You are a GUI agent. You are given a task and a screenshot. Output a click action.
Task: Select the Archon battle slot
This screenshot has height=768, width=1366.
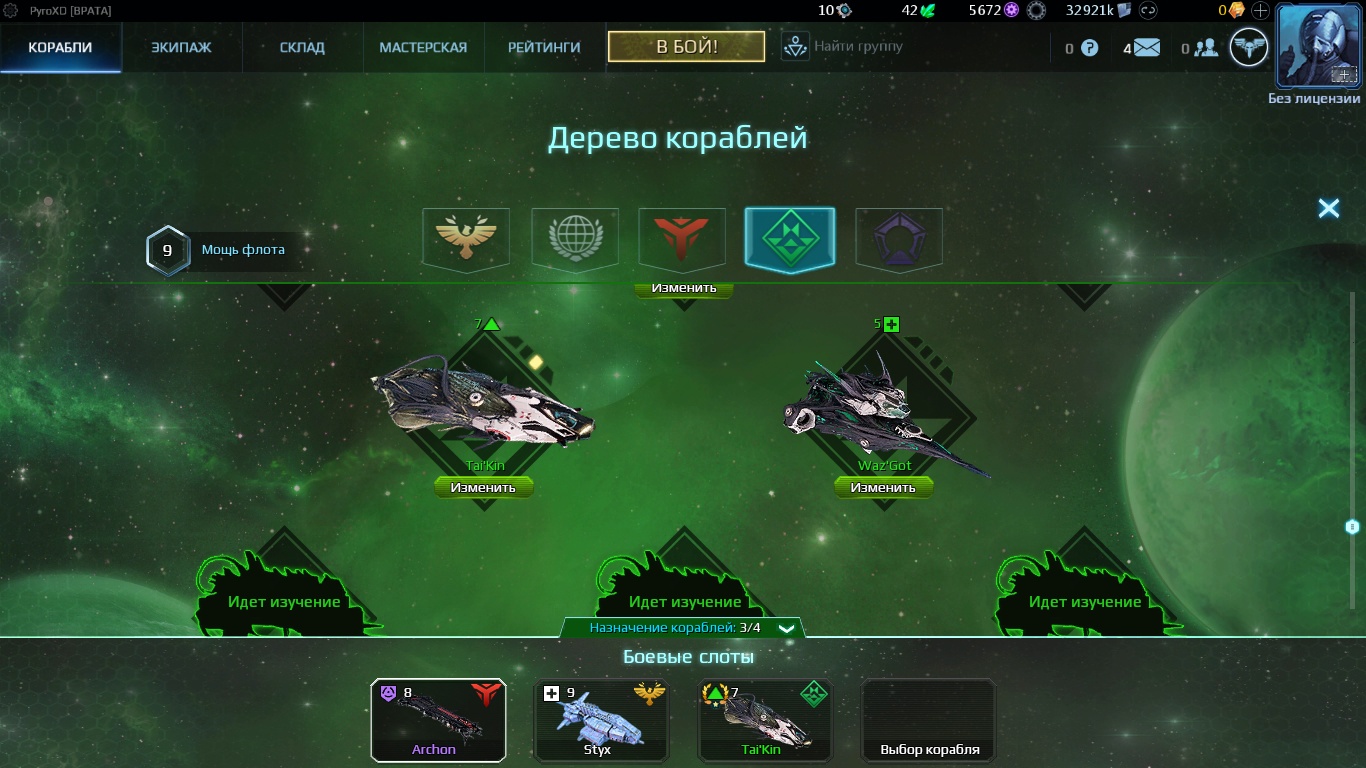(438, 720)
